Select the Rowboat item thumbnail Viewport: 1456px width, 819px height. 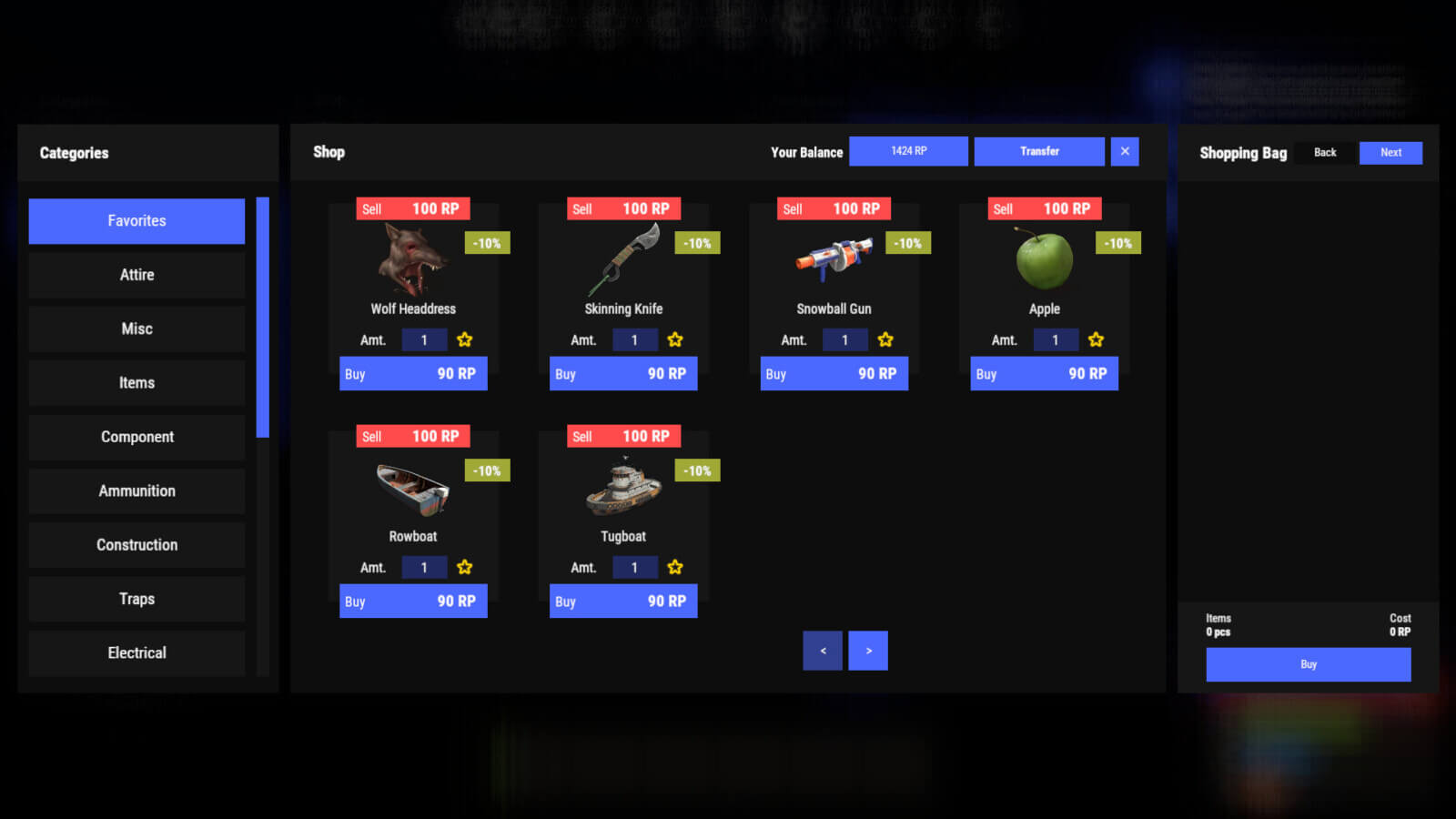click(x=412, y=487)
